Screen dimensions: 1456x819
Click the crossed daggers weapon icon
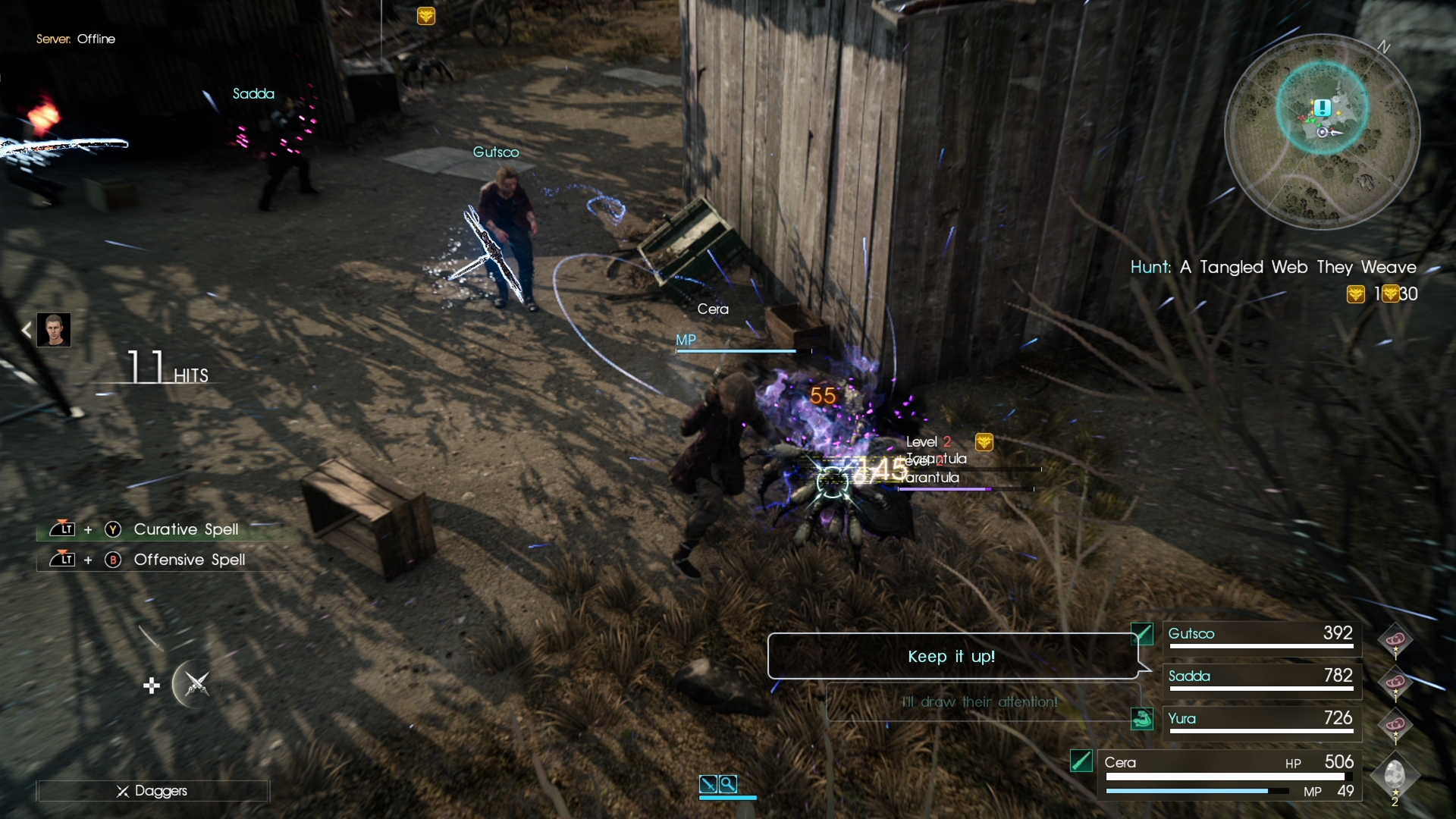click(196, 684)
